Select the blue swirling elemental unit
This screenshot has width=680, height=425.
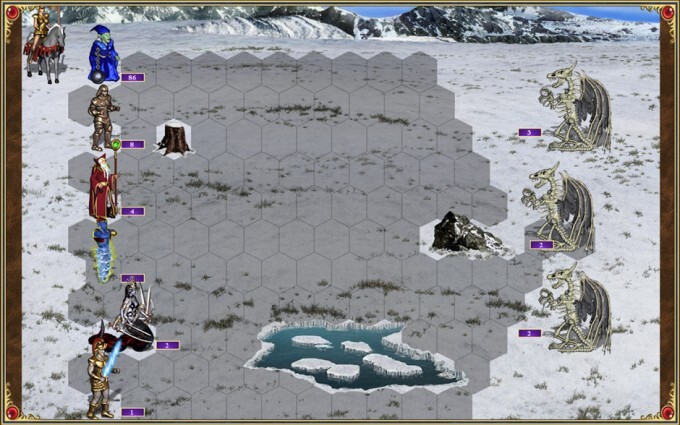104,252
